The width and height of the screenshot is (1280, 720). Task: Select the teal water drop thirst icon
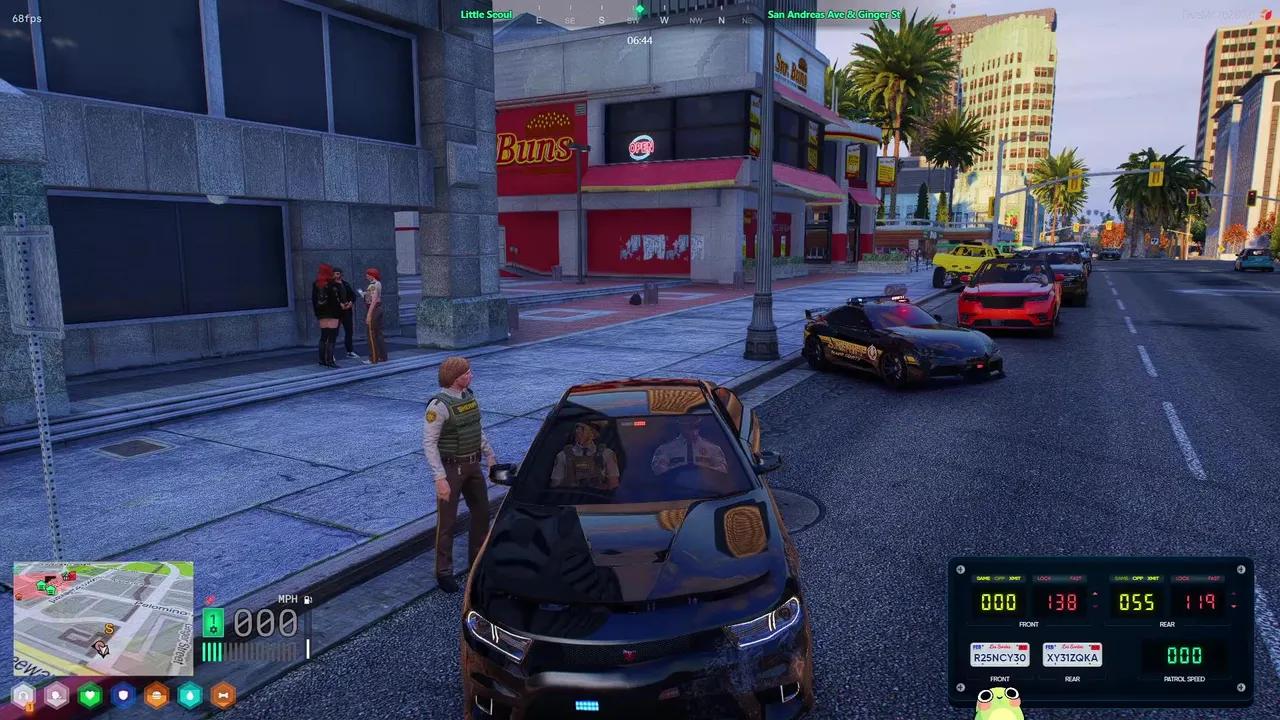[x=189, y=695]
